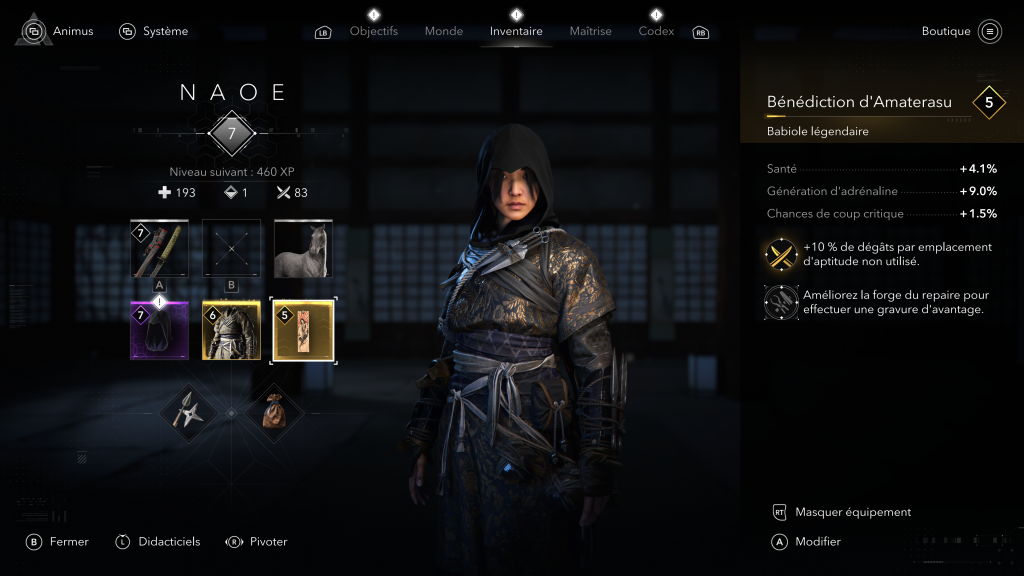Screen dimensions: 1024x576
Task: Click the Modifier action
Action: point(817,541)
